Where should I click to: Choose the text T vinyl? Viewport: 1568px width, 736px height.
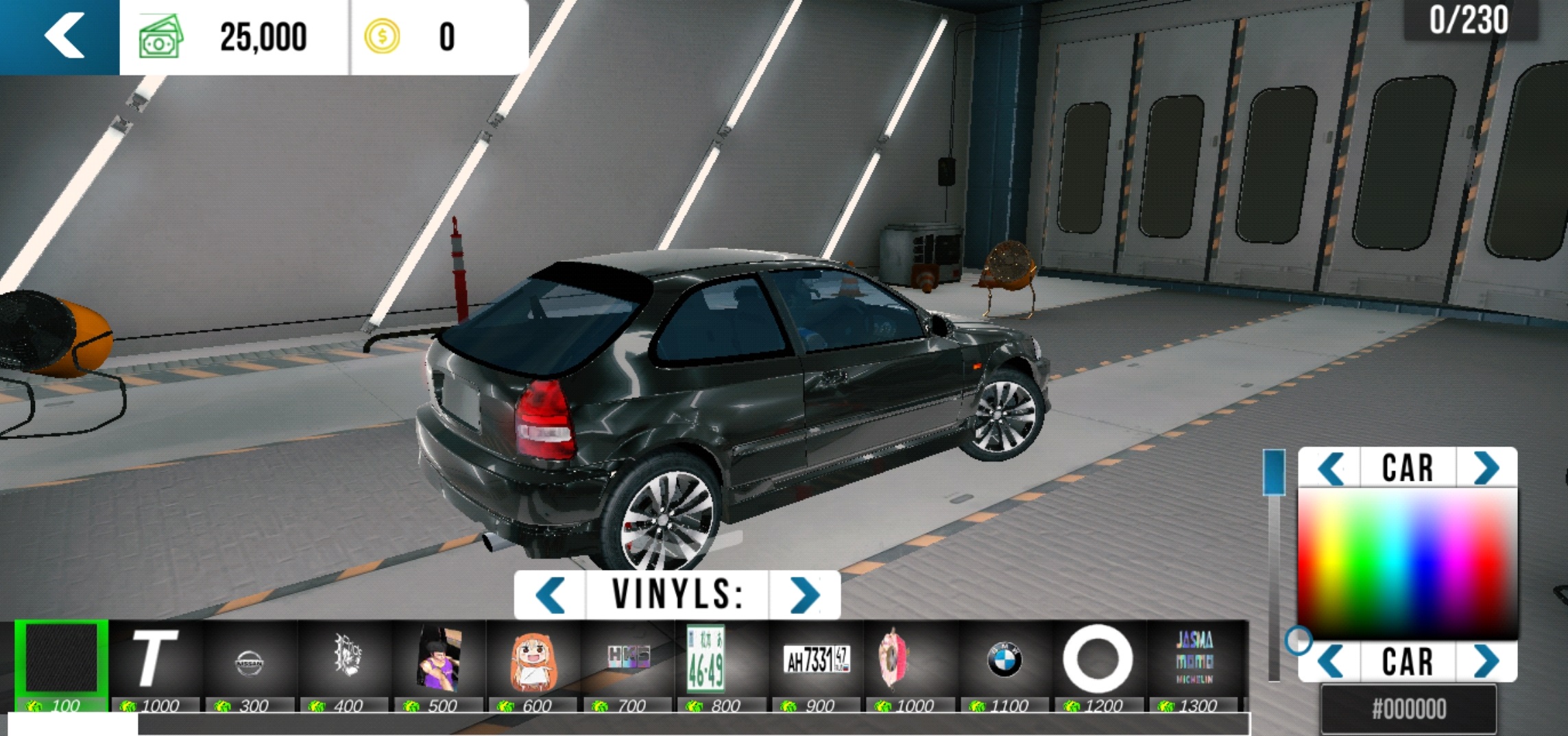(155, 660)
